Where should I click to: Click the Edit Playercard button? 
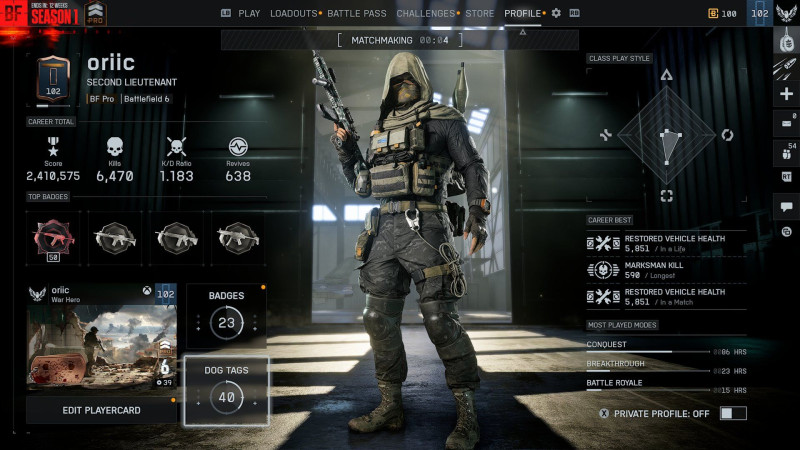[101, 410]
